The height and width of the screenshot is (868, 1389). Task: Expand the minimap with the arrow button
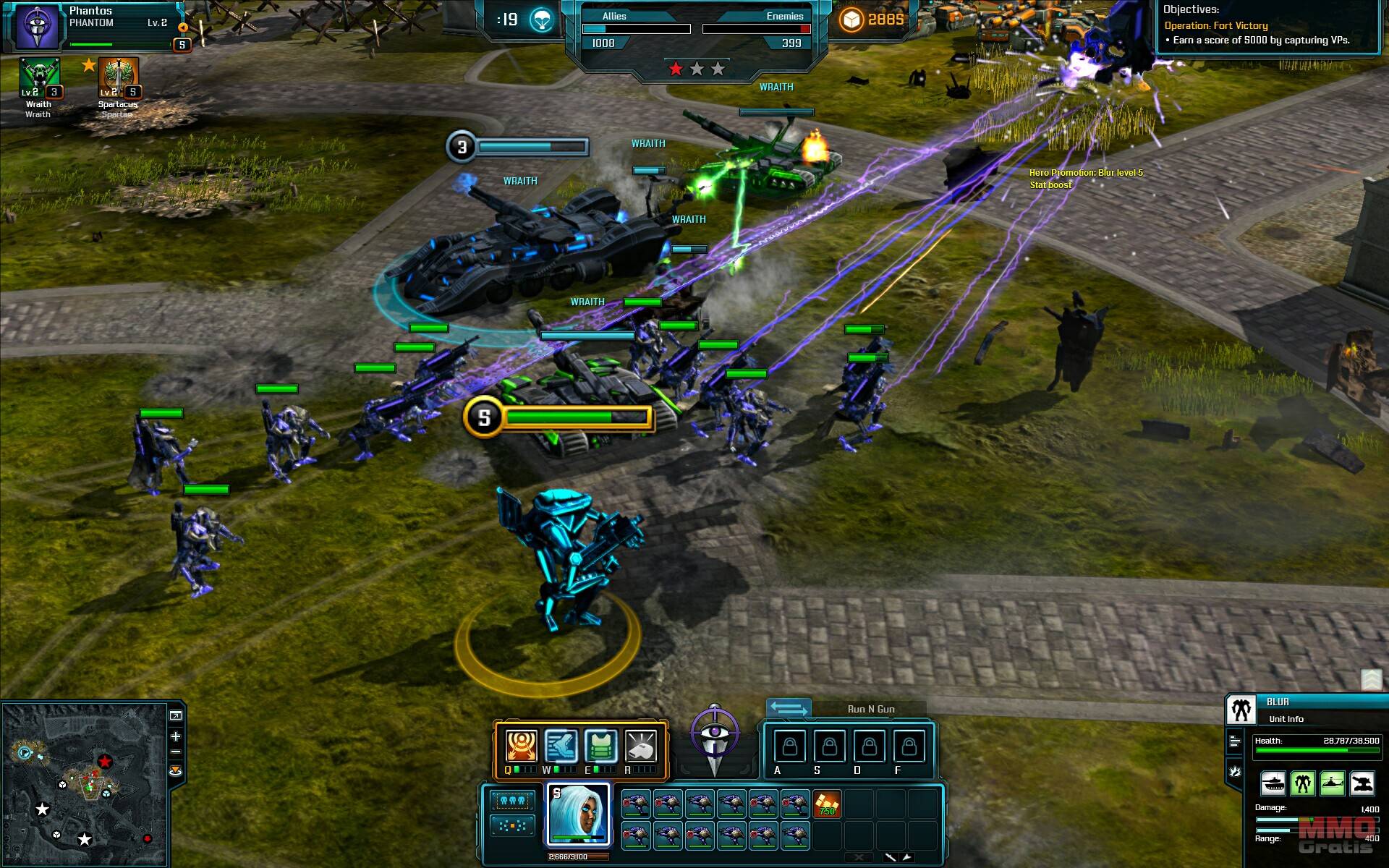tap(176, 715)
